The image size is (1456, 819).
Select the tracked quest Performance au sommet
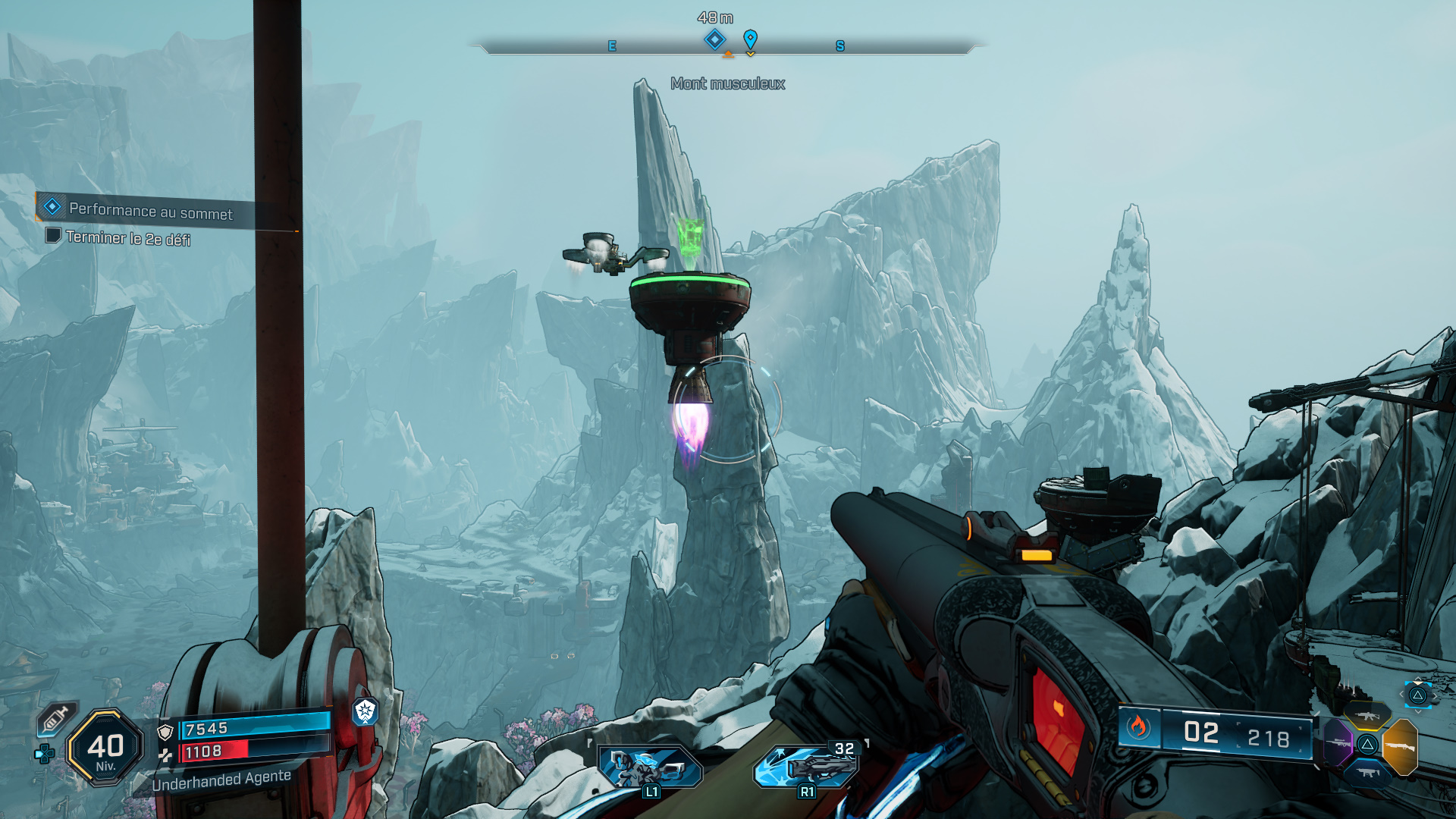150,211
